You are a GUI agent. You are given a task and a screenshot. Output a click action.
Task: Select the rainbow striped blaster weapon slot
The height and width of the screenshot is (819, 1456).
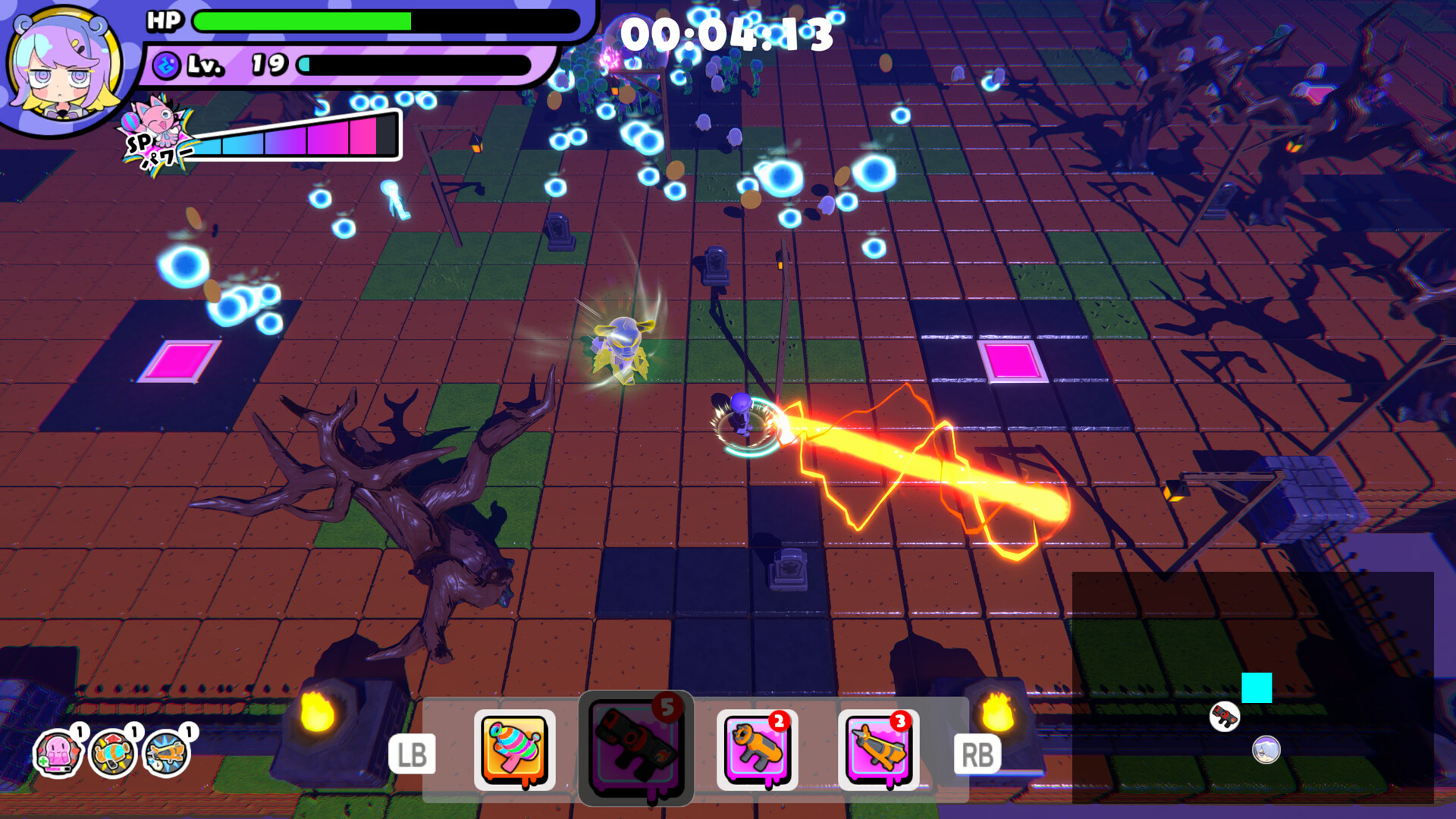pos(514,749)
